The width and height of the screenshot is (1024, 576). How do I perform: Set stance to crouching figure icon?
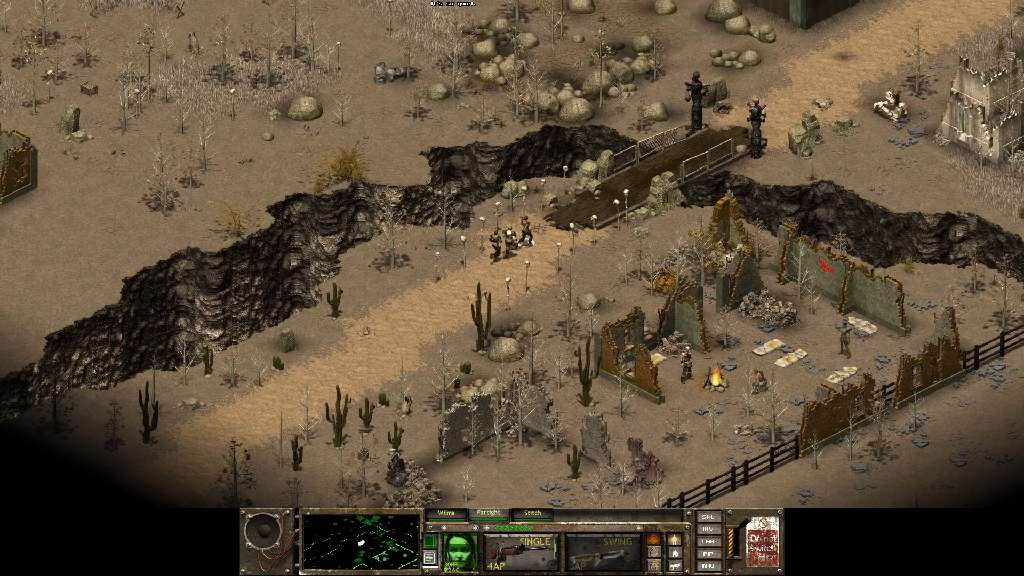pyautogui.click(x=675, y=552)
